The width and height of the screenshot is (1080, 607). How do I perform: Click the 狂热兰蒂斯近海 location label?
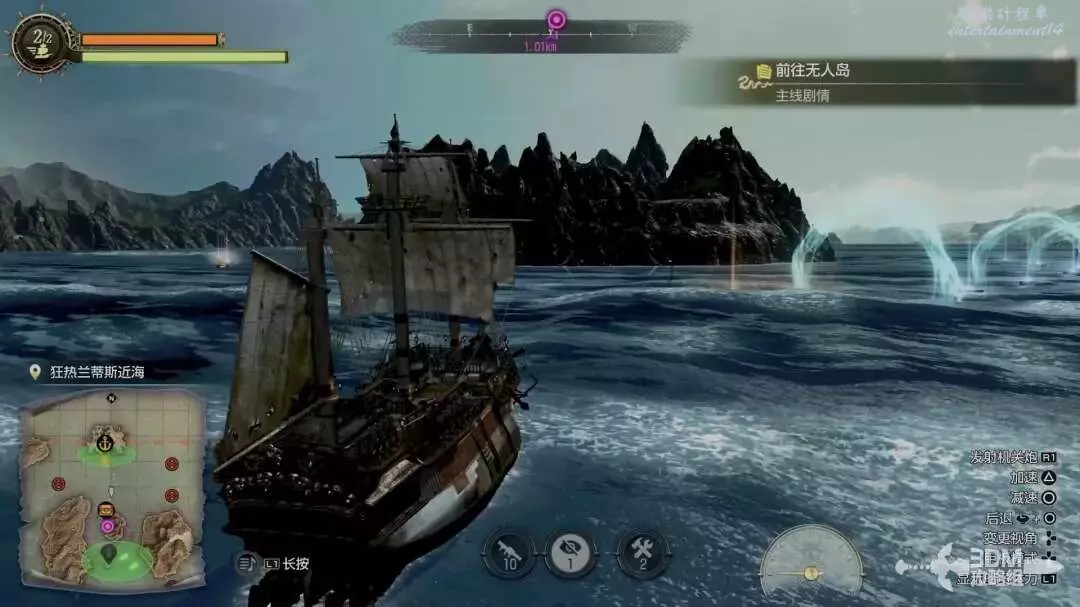click(97, 372)
